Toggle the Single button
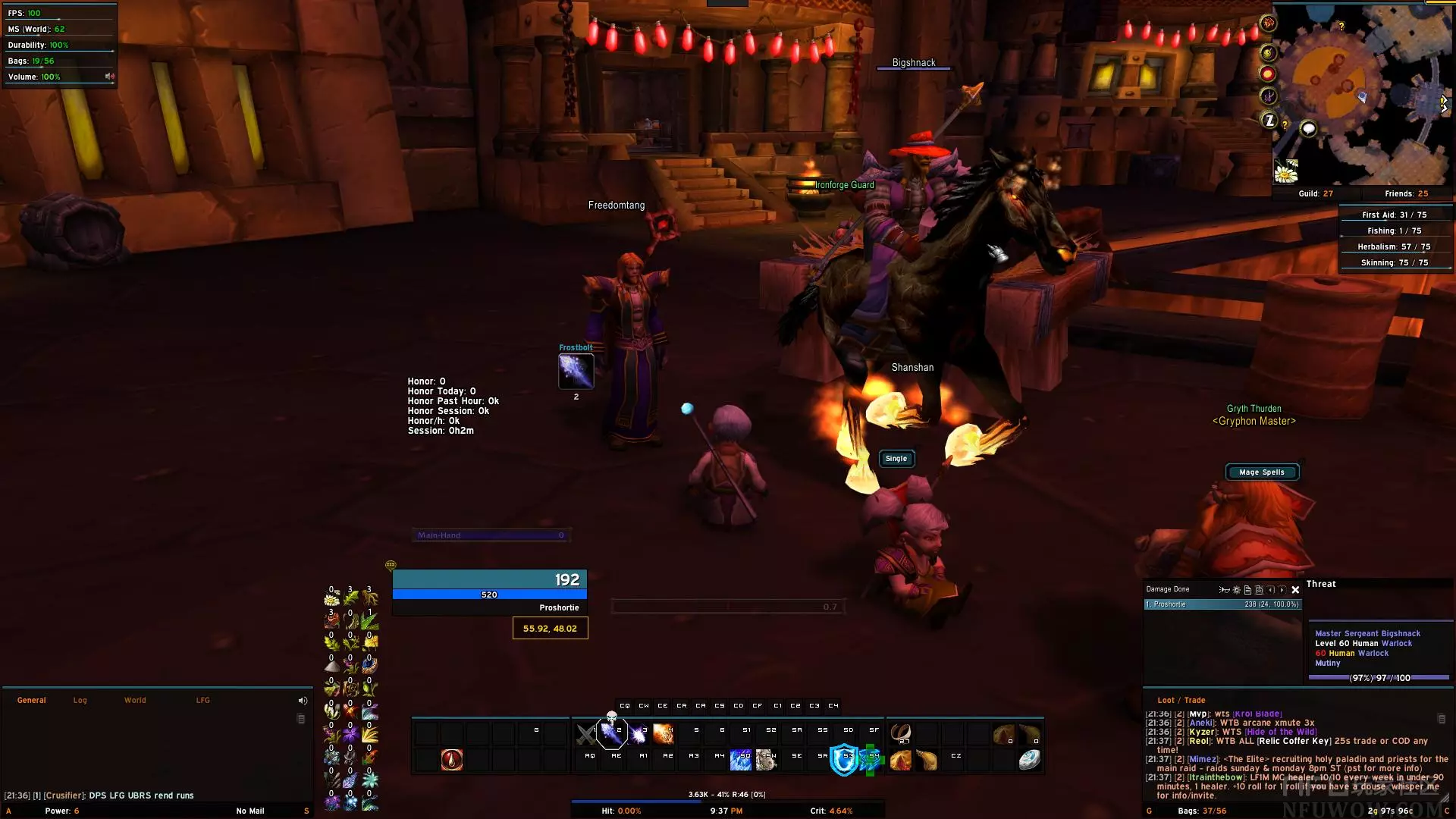Image resolution: width=1456 pixels, height=819 pixels. [896, 458]
